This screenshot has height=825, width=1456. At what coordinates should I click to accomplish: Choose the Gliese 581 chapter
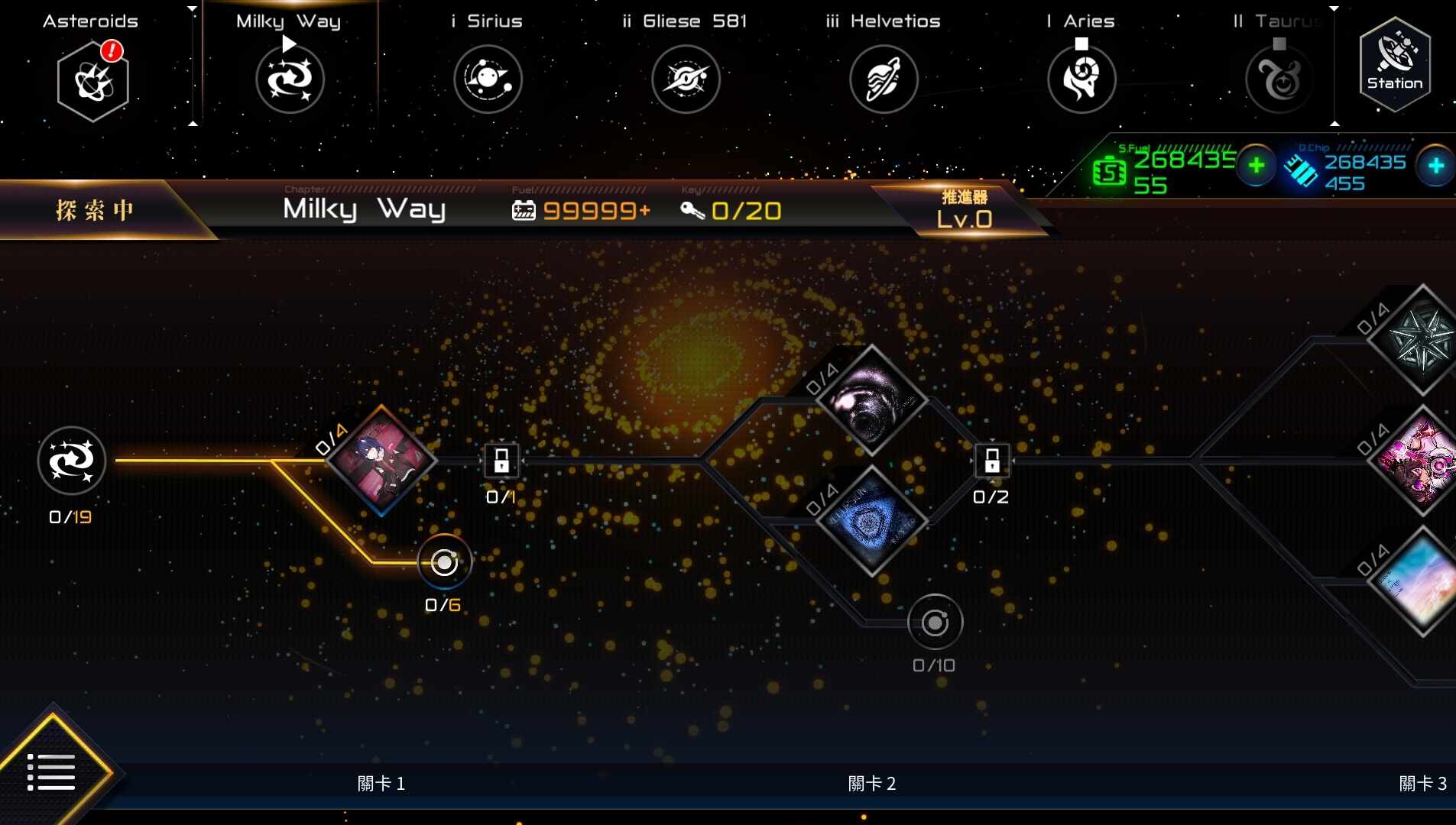686,79
